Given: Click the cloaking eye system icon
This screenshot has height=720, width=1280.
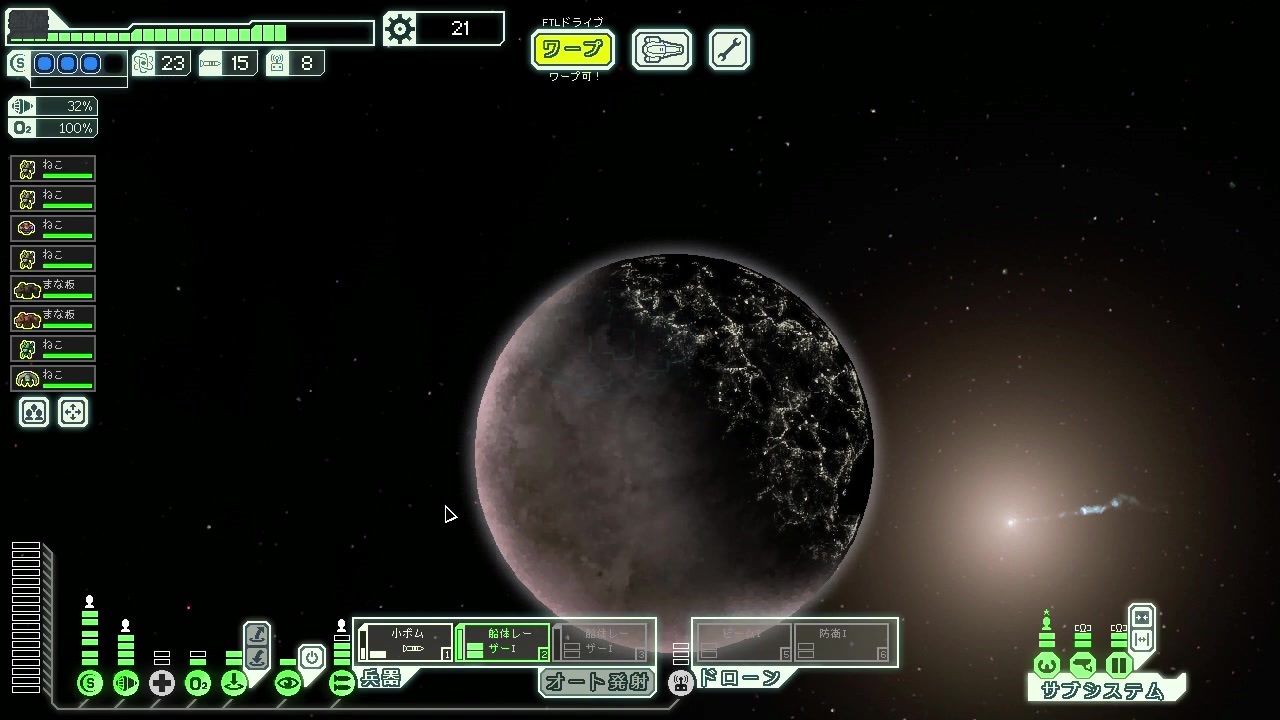Looking at the screenshot, I should (x=288, y=684).
